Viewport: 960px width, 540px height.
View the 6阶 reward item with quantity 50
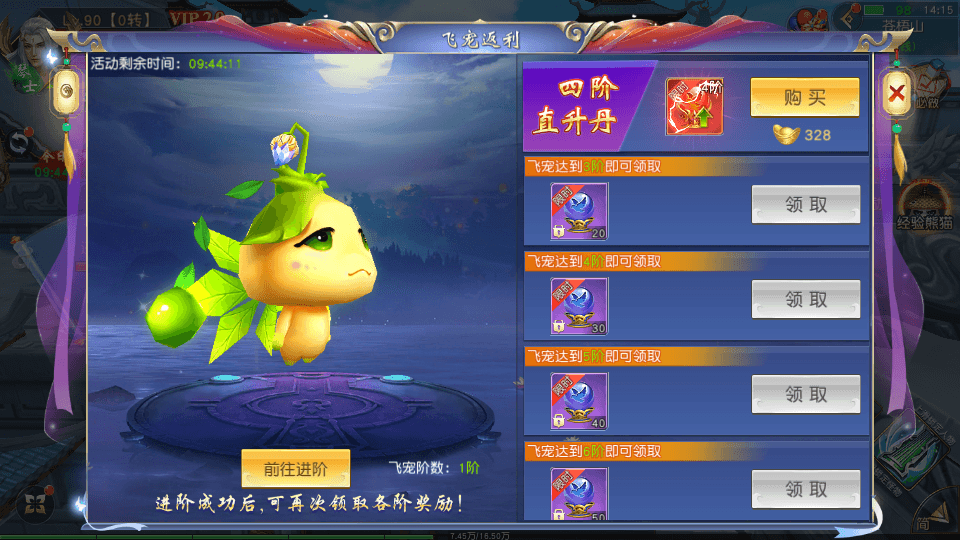579,493
